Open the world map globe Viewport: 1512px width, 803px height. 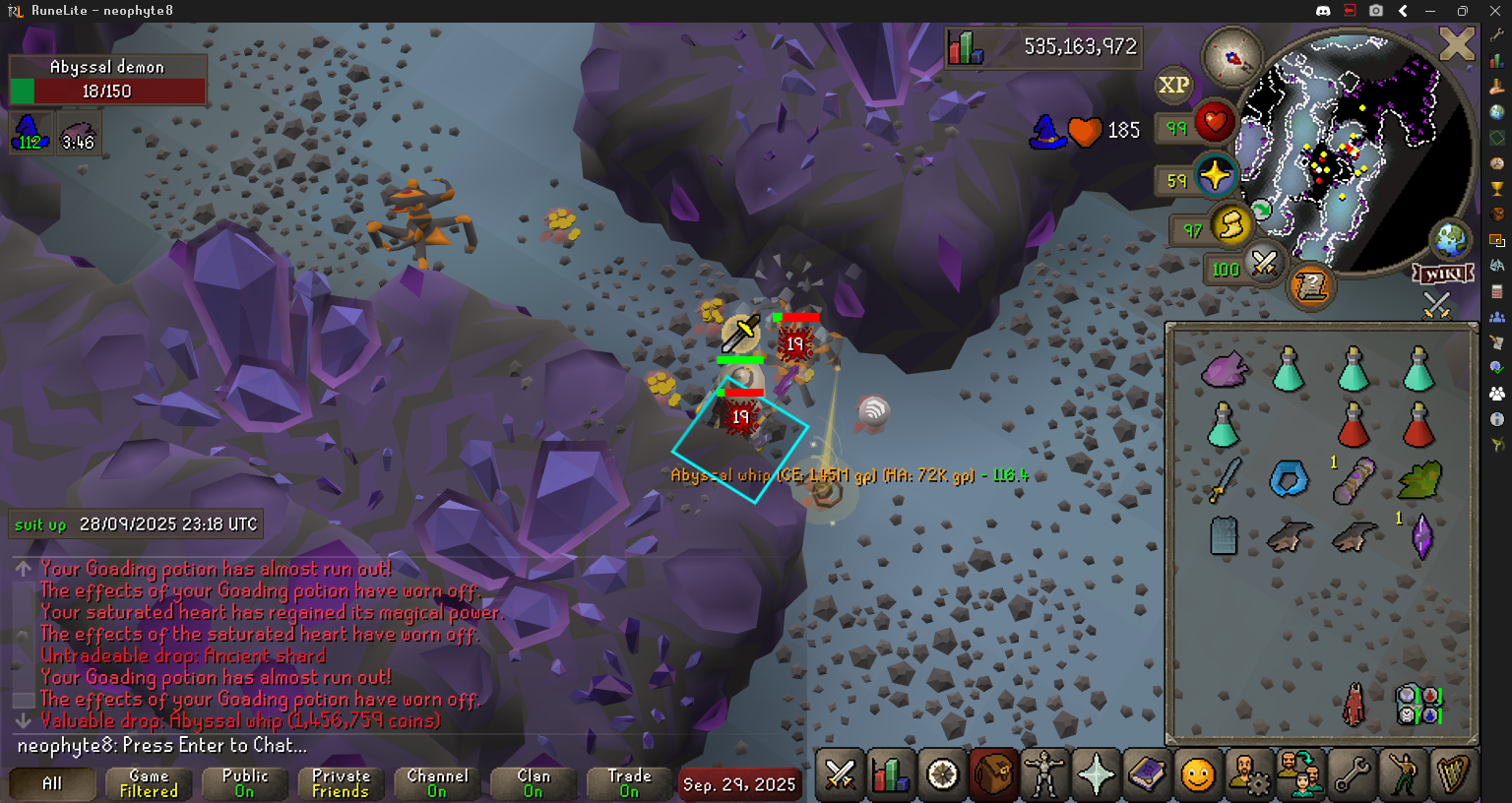pyautogui.click(x=1450, y=239)
